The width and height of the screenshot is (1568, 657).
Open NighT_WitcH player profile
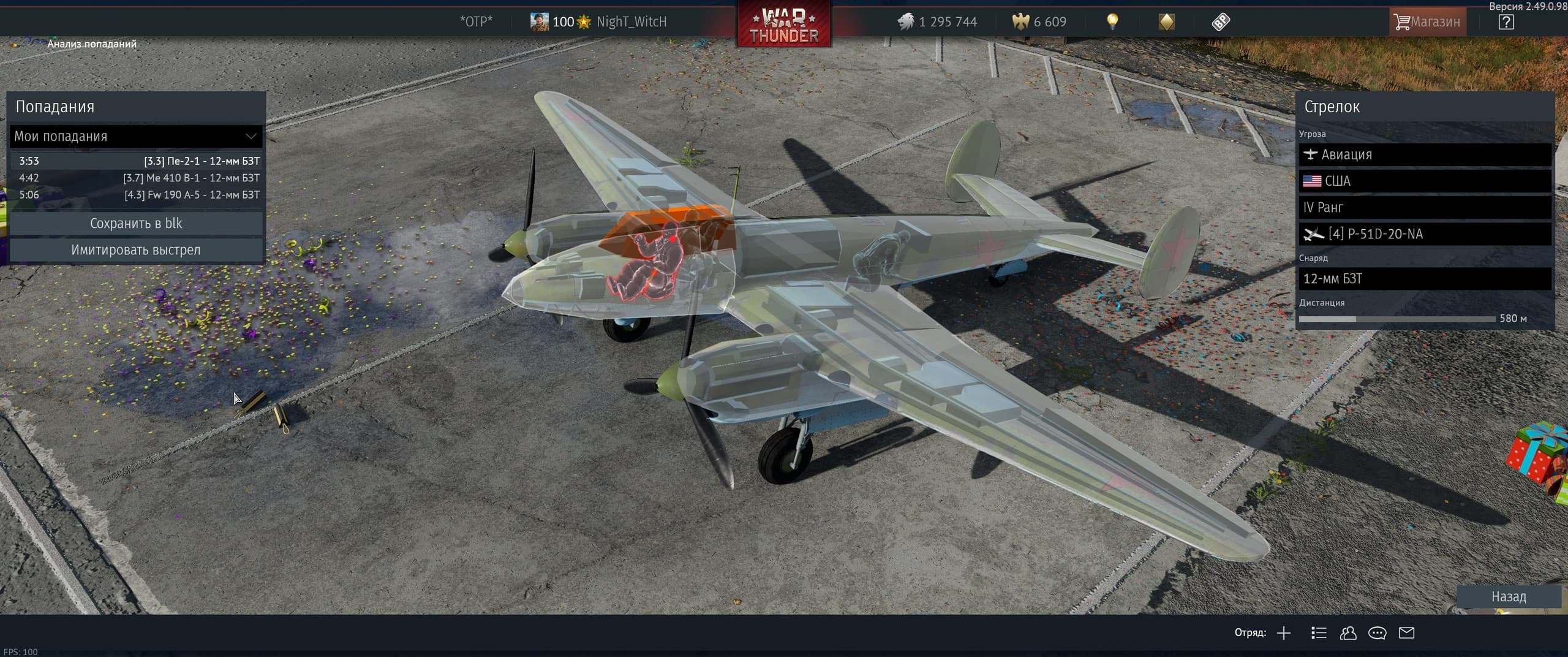[x=631, y=22]
